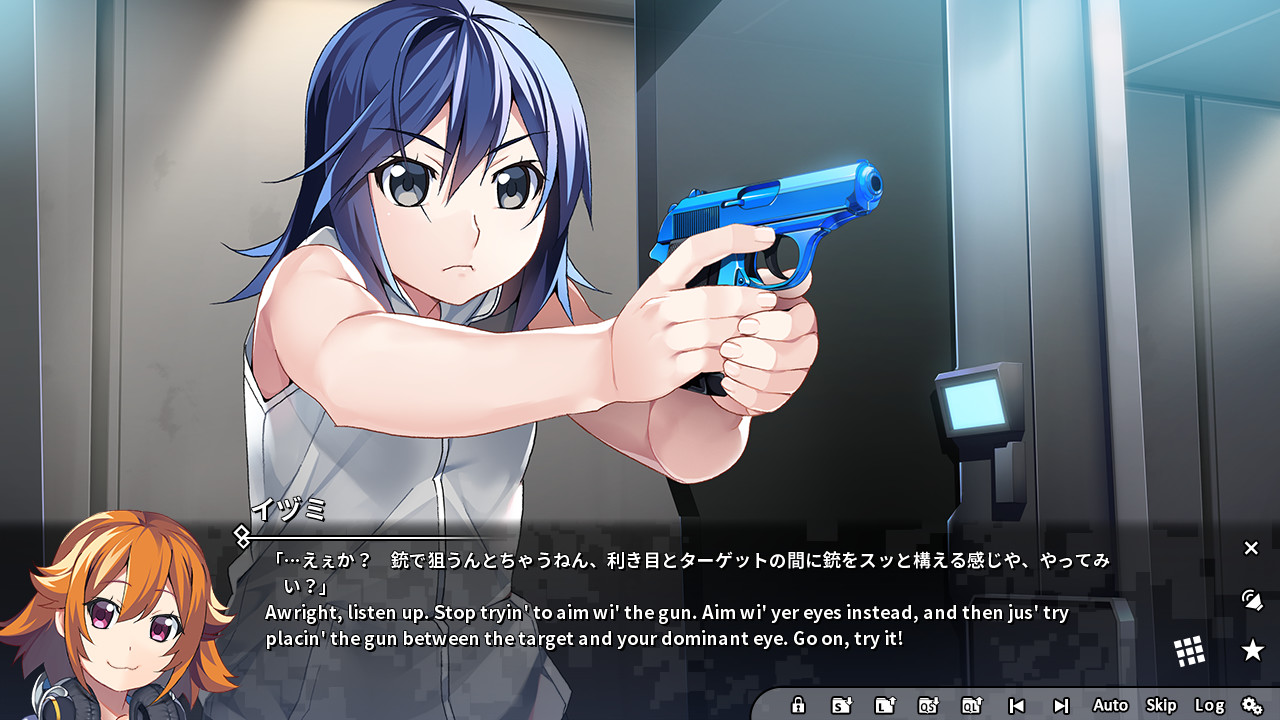Replay the voice line with the speaker icon
This screenshot has width=1280, height=720.
1251,601
